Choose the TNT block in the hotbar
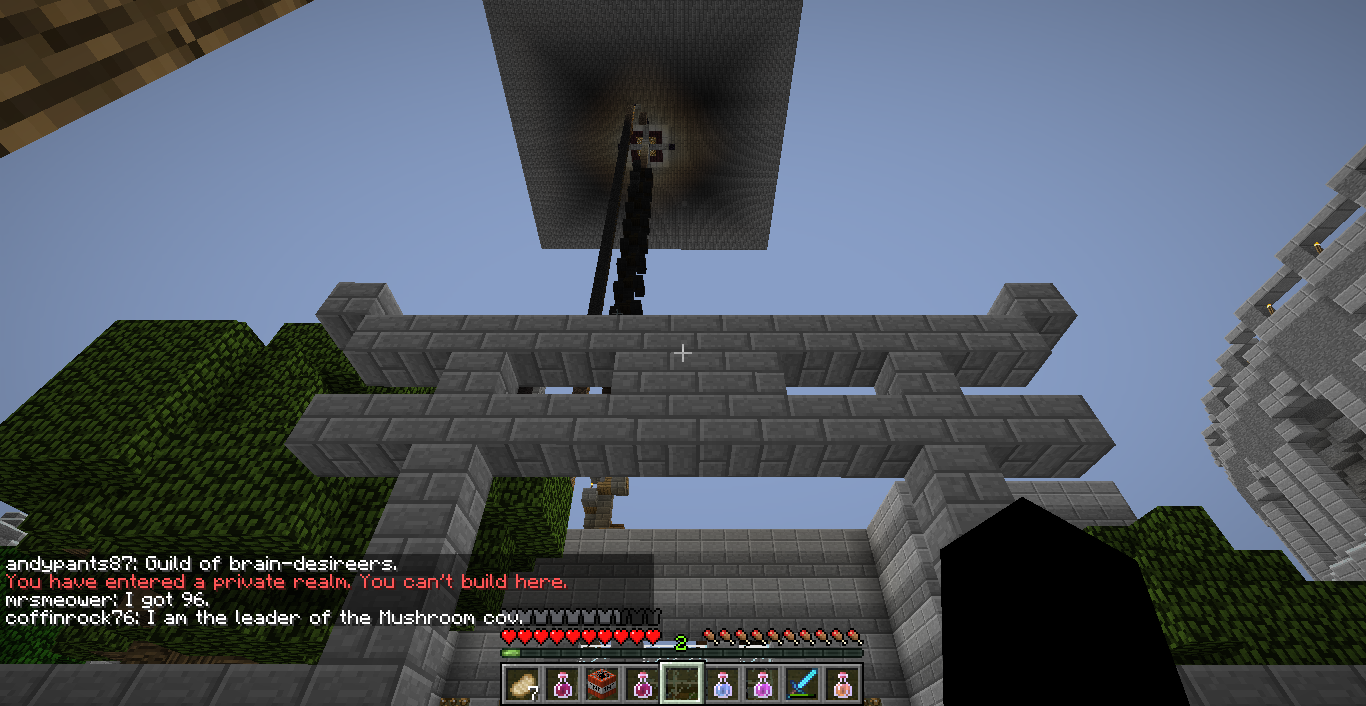1366x706 pixels. point(603,684)
